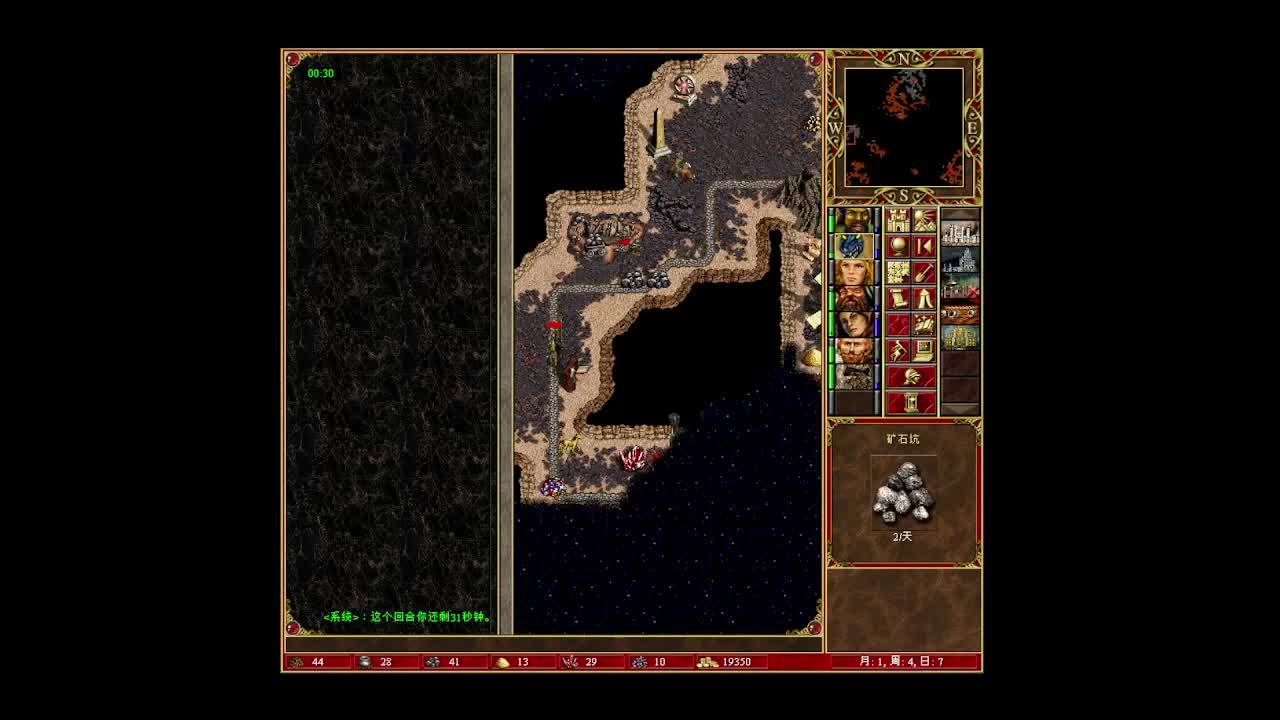Open the scroll adventure options button
1280x720 pixels.
coord(898,298)
